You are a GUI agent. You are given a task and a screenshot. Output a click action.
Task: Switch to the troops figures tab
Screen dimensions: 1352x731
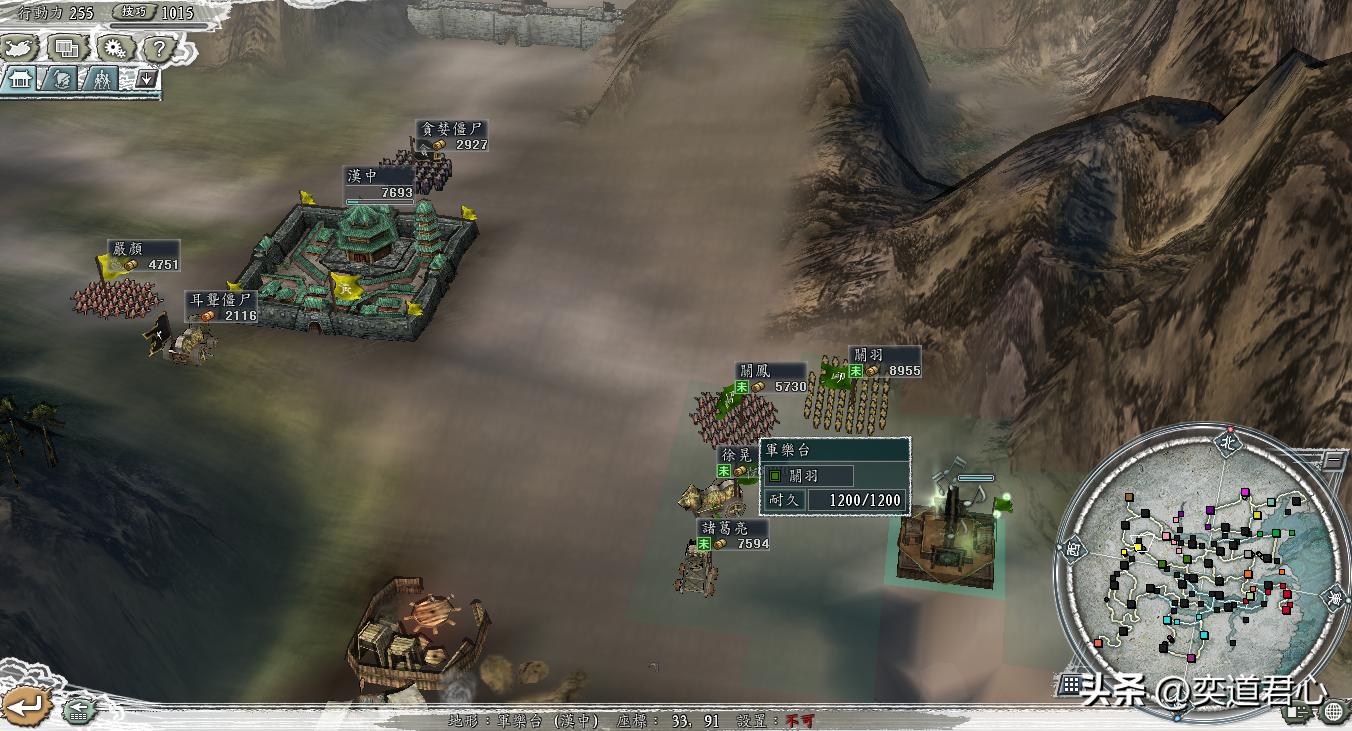(x=101, y=79)
